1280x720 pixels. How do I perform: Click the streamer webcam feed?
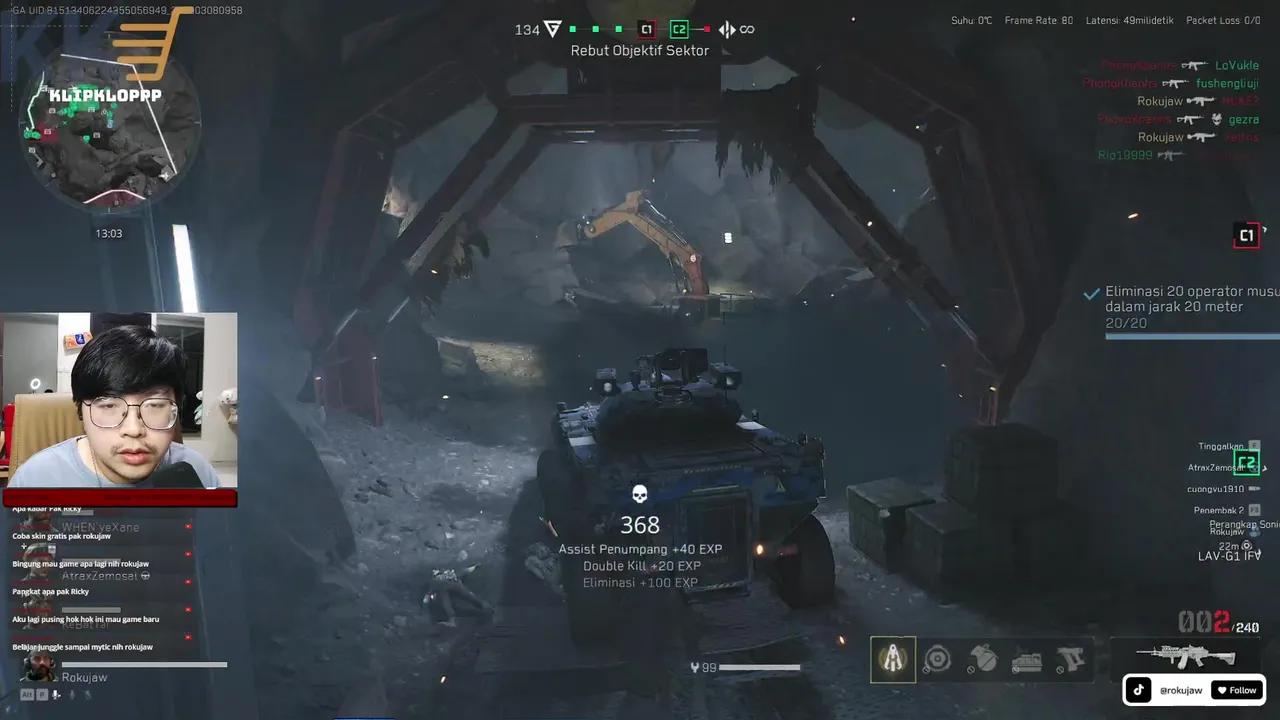120,400
